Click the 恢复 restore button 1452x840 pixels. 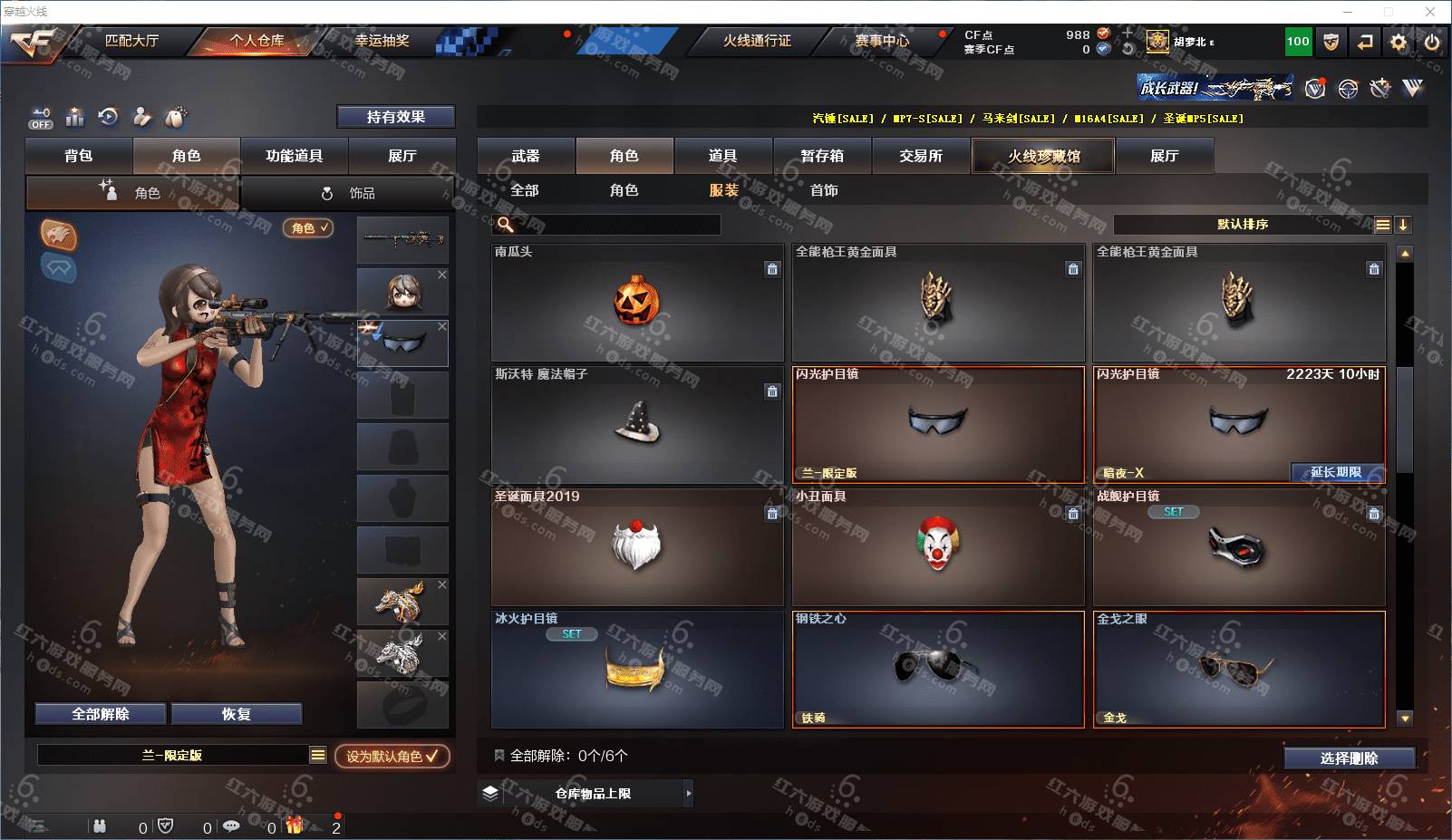tap(236, 714)
